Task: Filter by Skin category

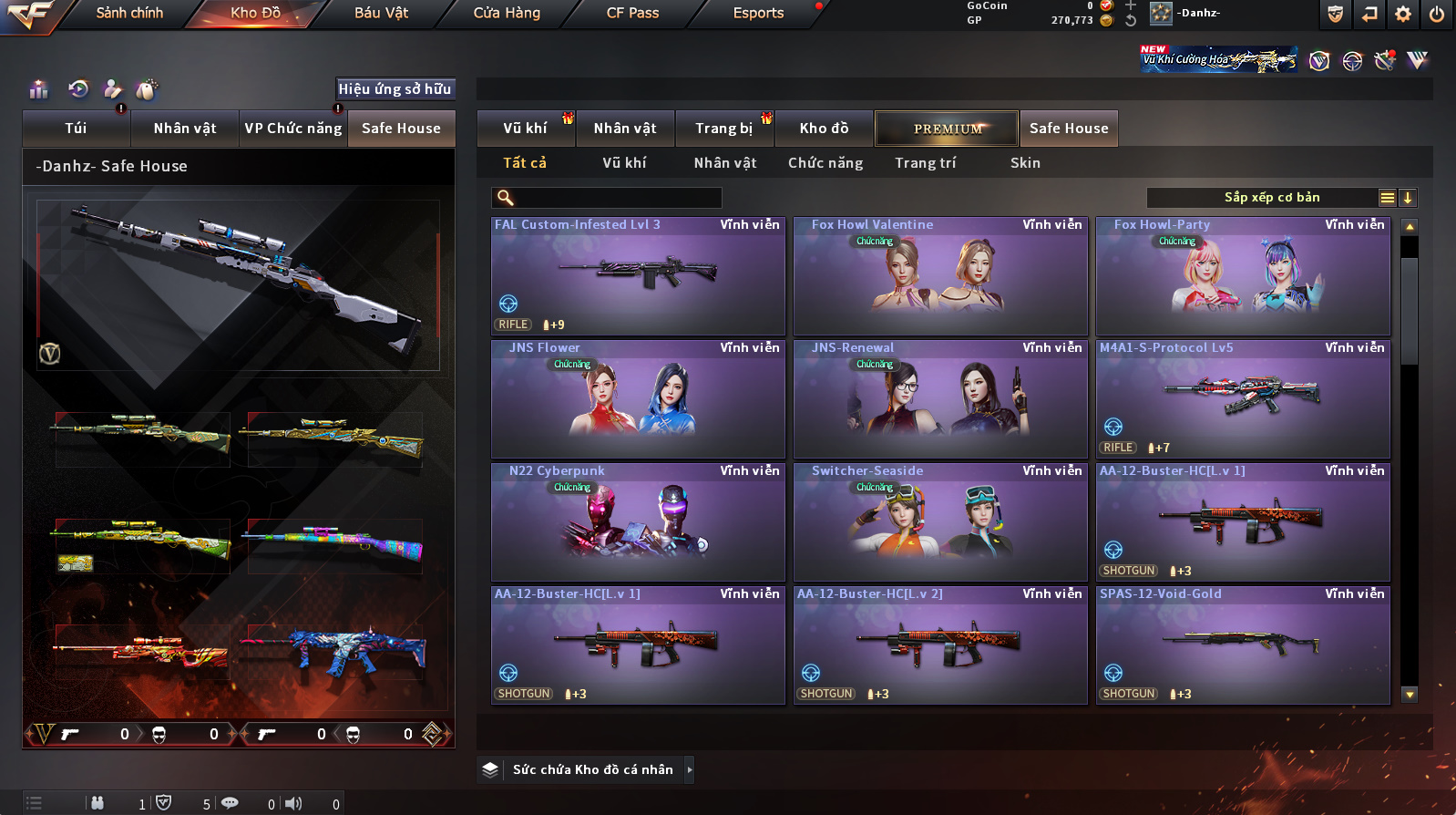Action: coord(1025,163)
